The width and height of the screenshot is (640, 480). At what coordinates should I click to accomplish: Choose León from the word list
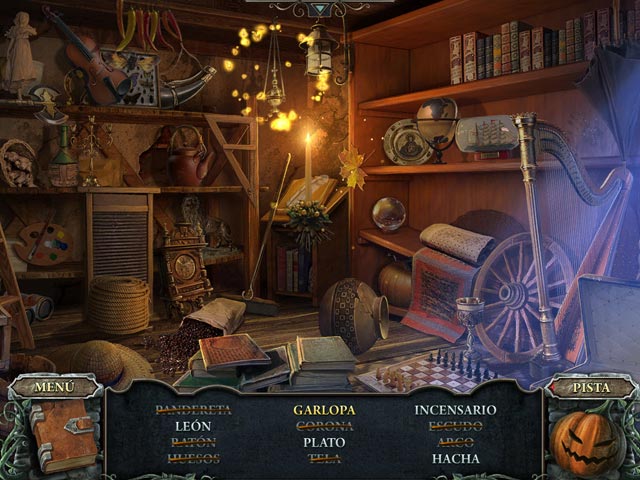(x=192, y=426)
